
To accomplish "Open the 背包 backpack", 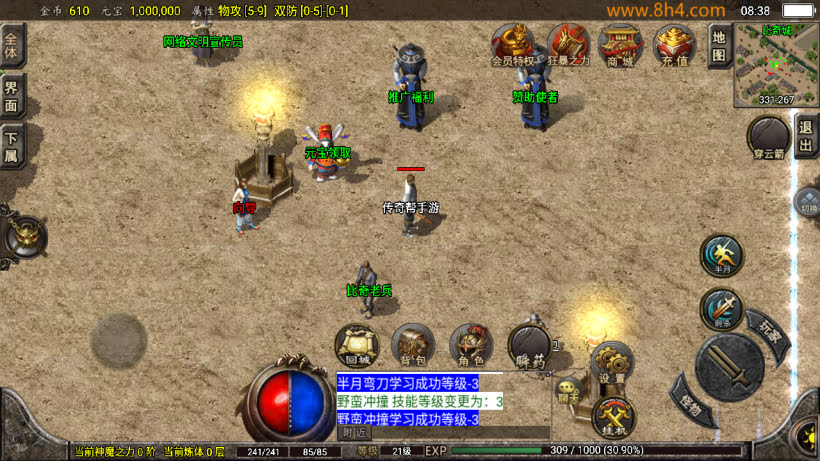I will click(x=413, y=345).
